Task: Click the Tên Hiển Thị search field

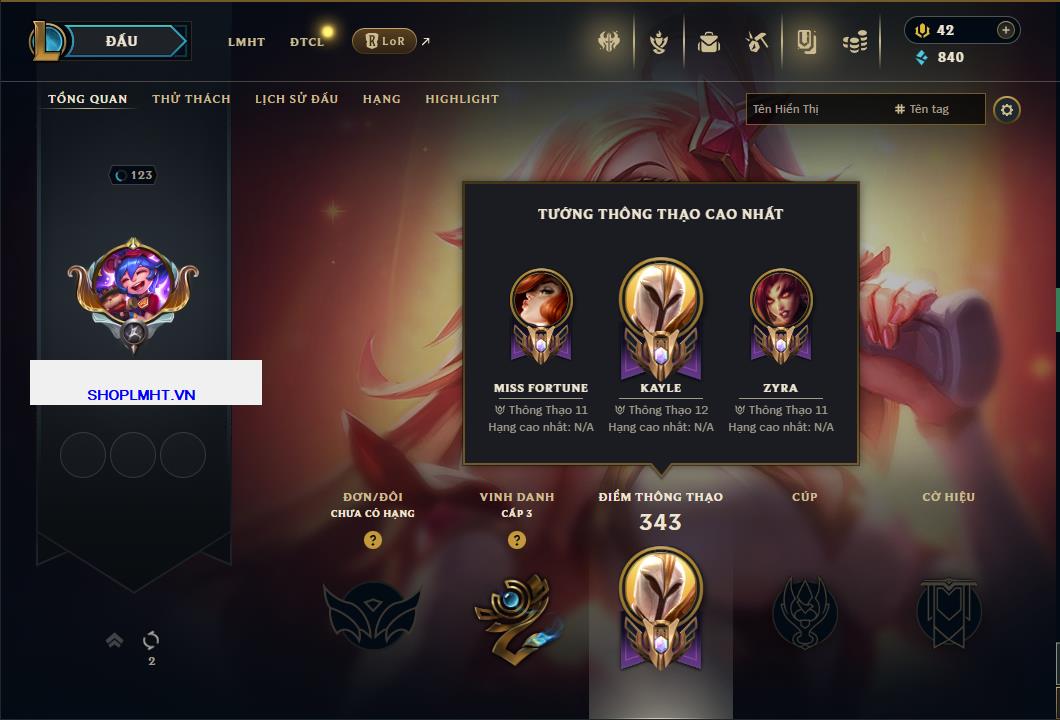Action: pyautogui.click(x=817, y=109)
